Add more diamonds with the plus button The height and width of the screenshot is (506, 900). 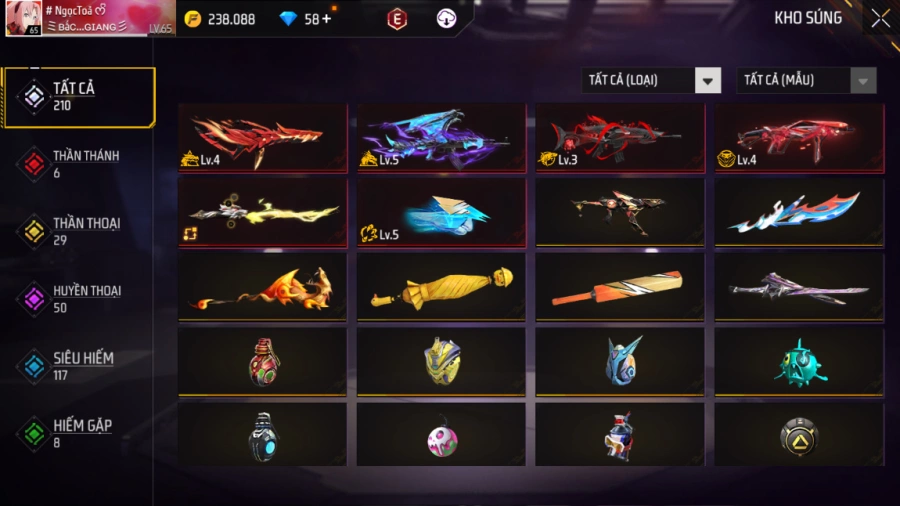pos(325,18)
